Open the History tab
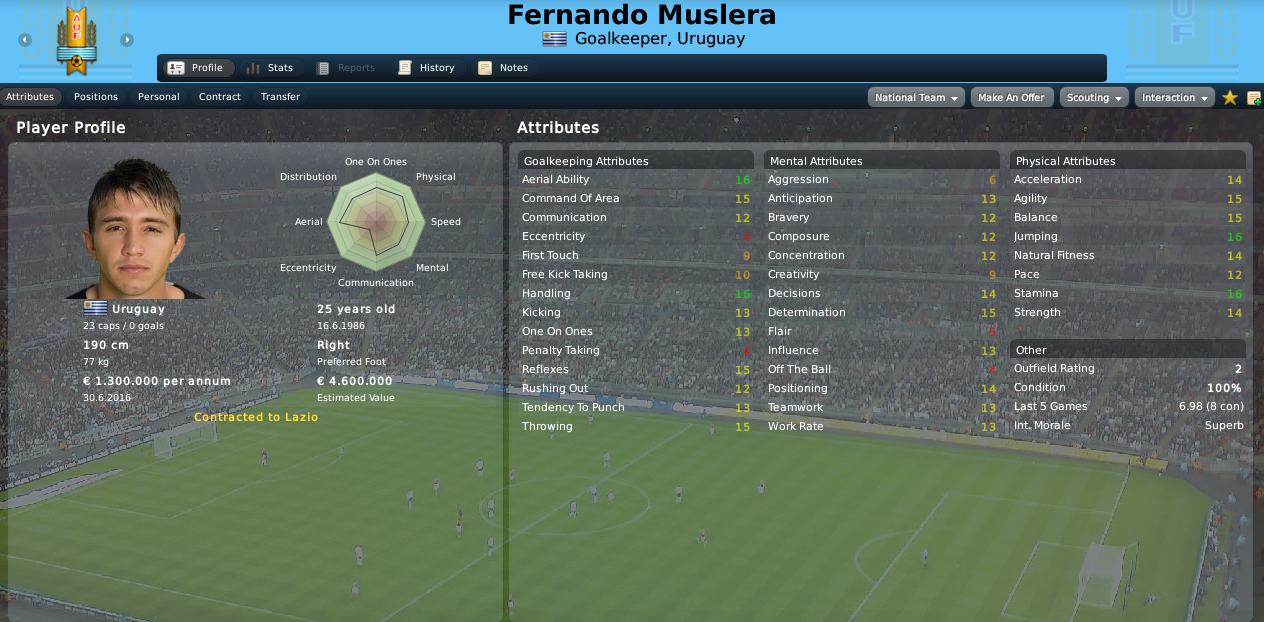The image size is (1264, 622). [426, 68]
